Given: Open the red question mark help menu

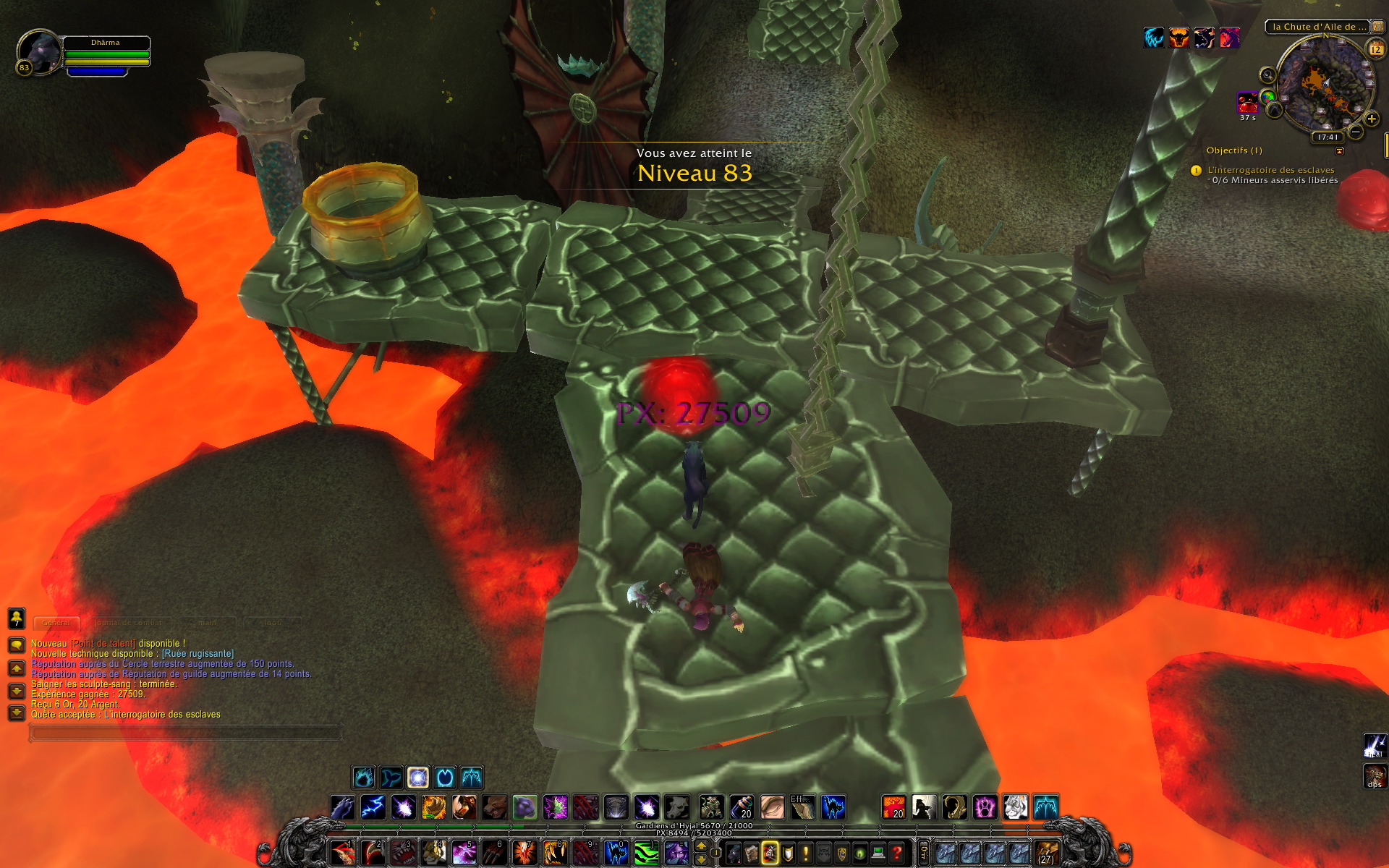Looking at the screenshot, I should pos(896,854).
